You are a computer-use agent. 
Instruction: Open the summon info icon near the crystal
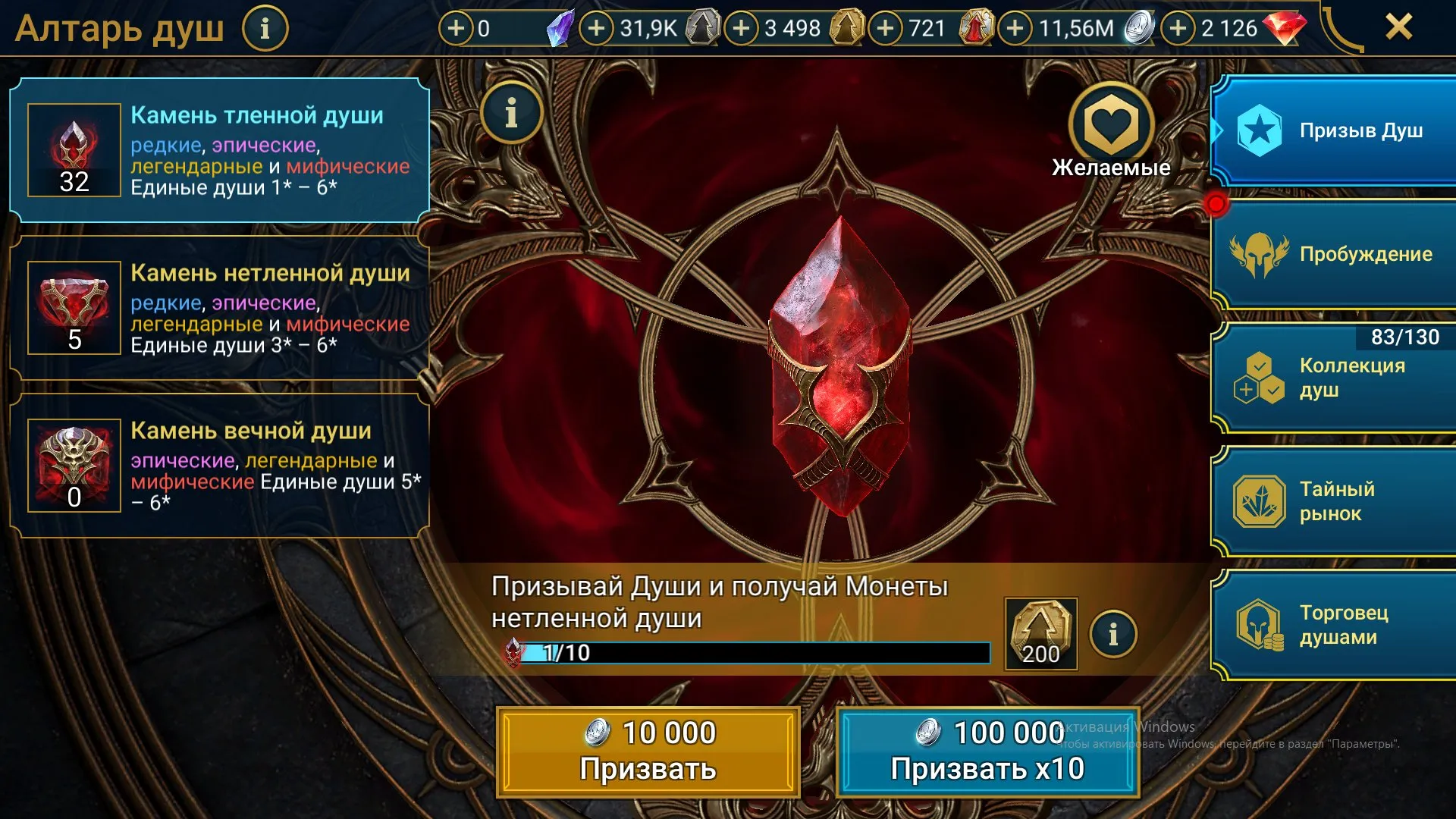(511, 112)
